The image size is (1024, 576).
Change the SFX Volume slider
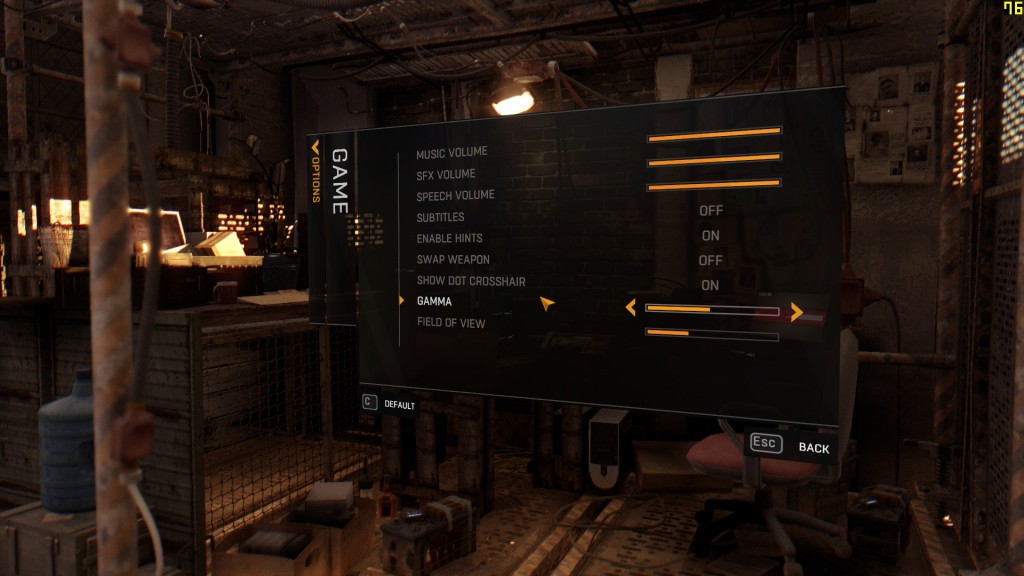click(714, 159)
